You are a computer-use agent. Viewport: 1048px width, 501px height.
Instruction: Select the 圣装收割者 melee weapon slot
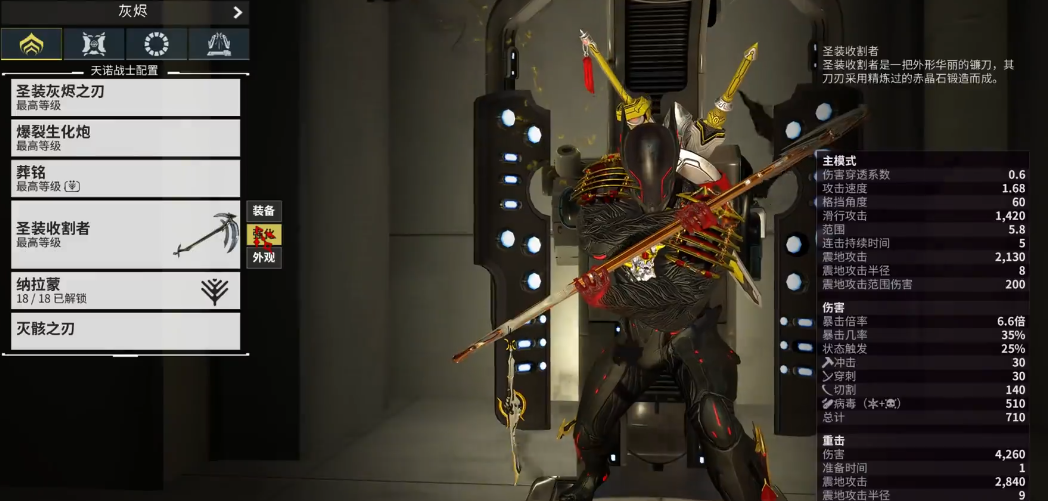point(125,234)
